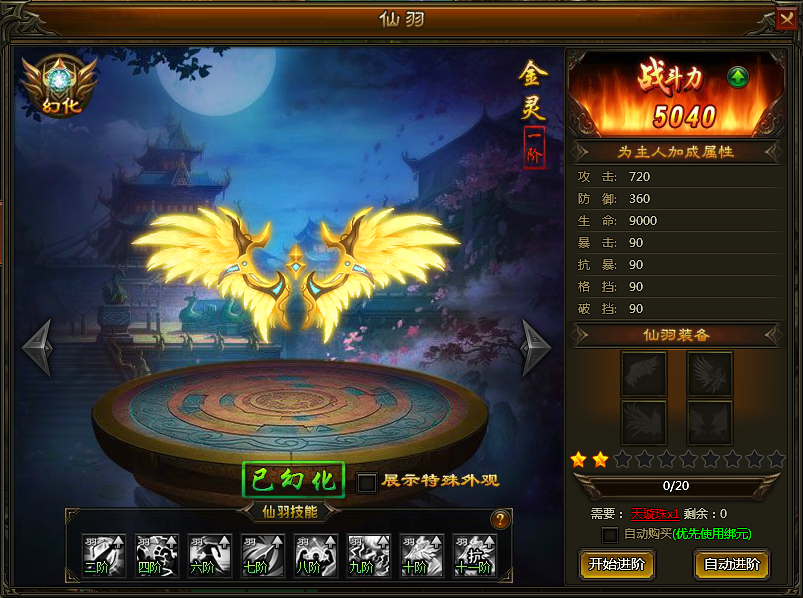Show the next wing appearance
The image size is (803, 598).
[x=536, y=347]
